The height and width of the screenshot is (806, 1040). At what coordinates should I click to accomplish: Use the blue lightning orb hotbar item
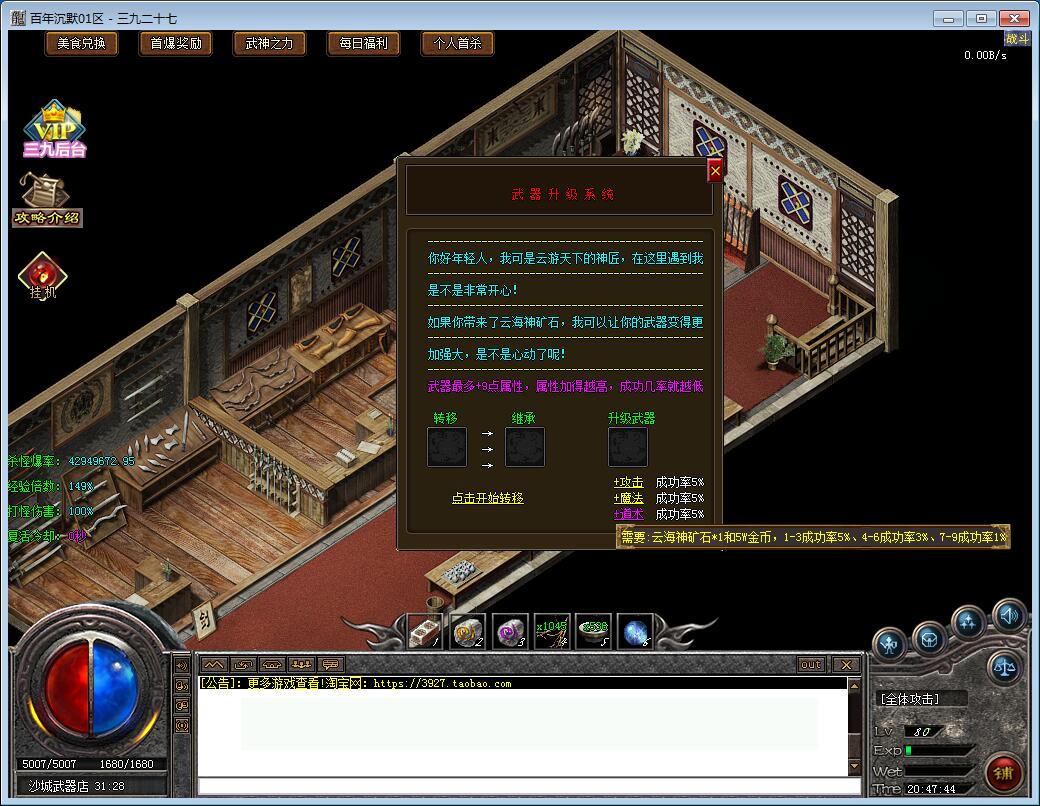click(635, 632)
